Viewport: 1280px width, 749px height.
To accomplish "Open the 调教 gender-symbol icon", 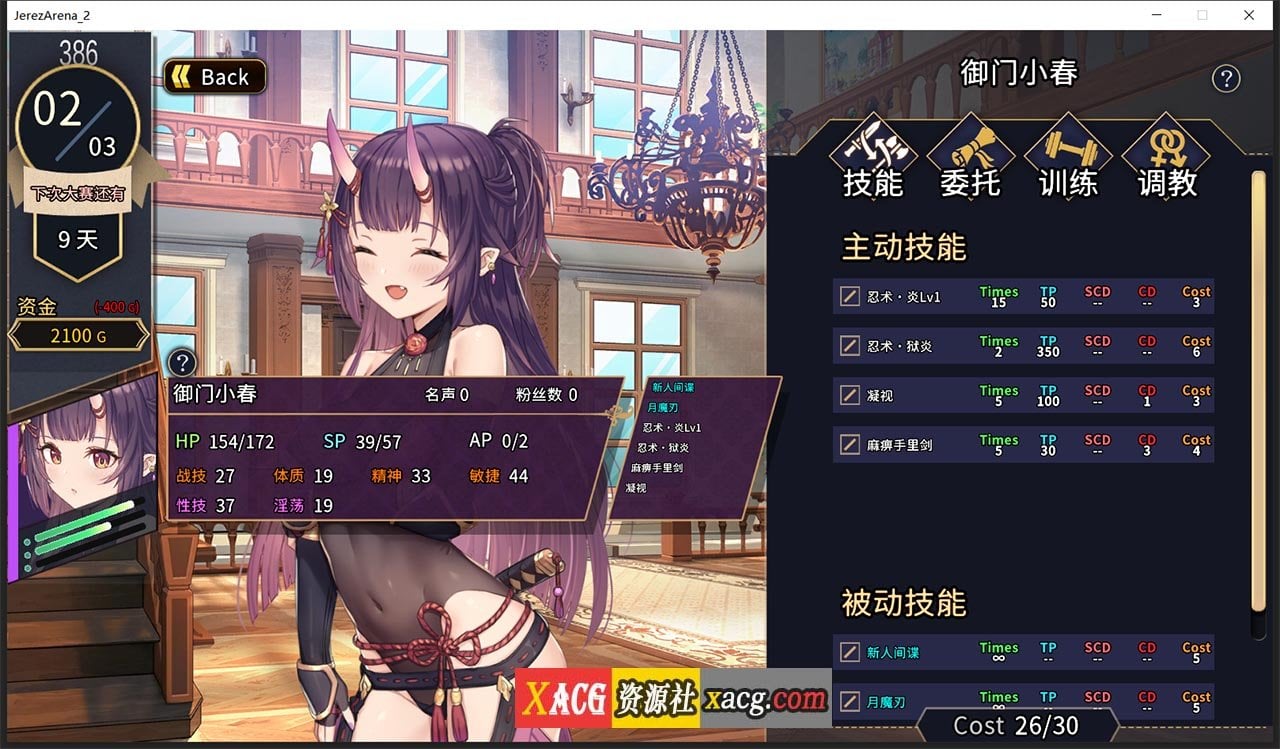I will point(1166,149).
